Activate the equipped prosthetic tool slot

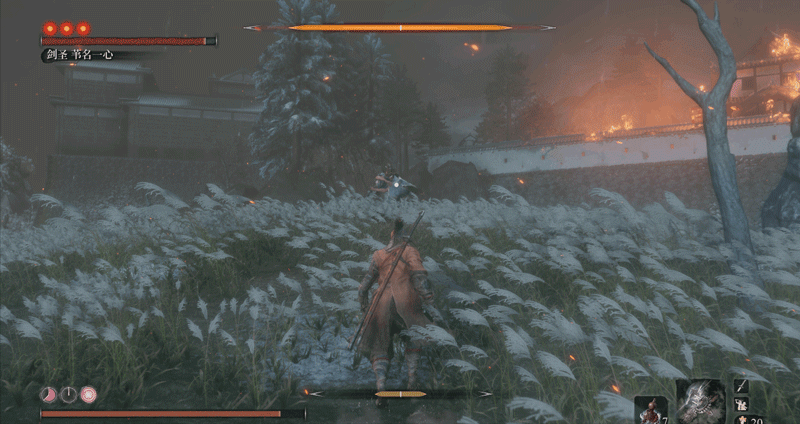coord(700,402)
